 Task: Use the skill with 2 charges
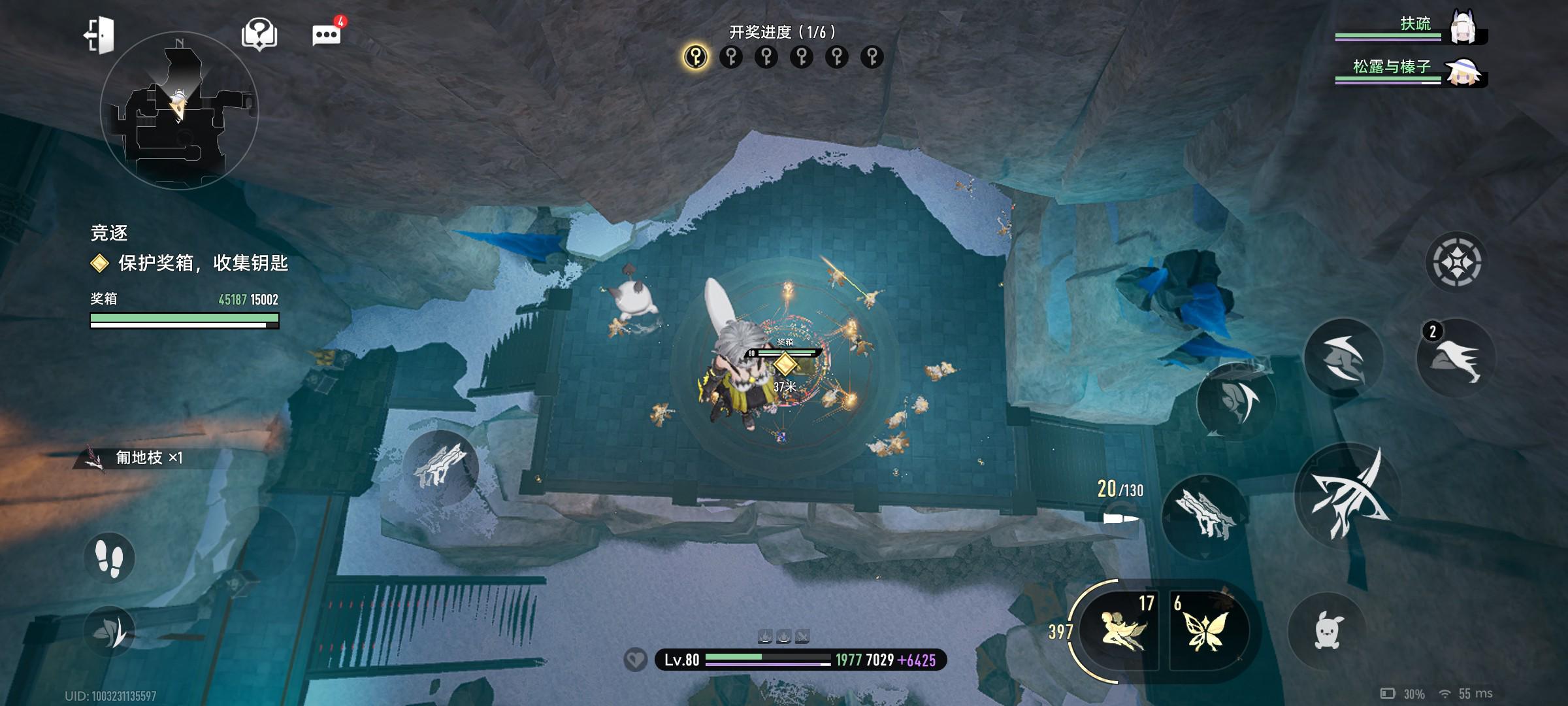[1456, 358]
